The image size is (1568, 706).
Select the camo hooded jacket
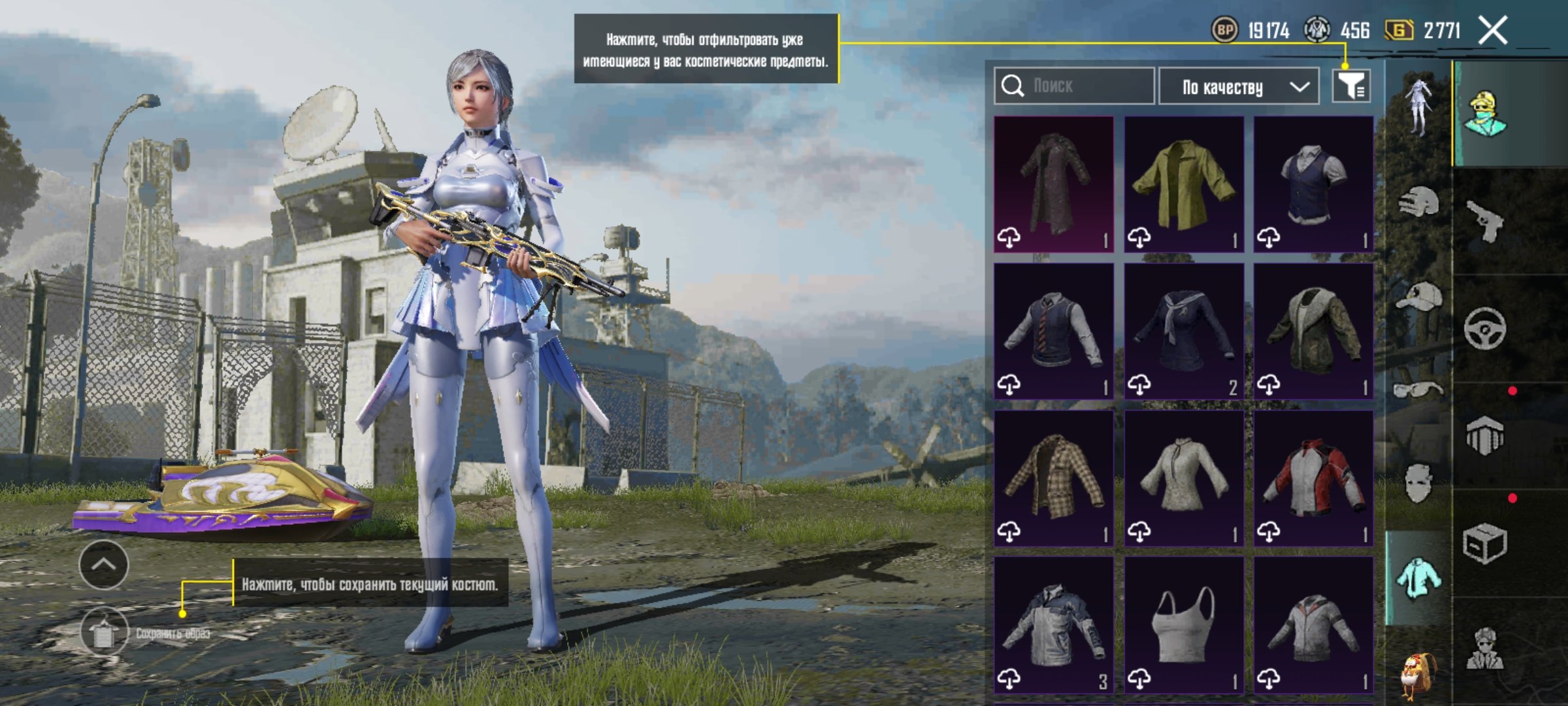click(x=1313, y=331)
